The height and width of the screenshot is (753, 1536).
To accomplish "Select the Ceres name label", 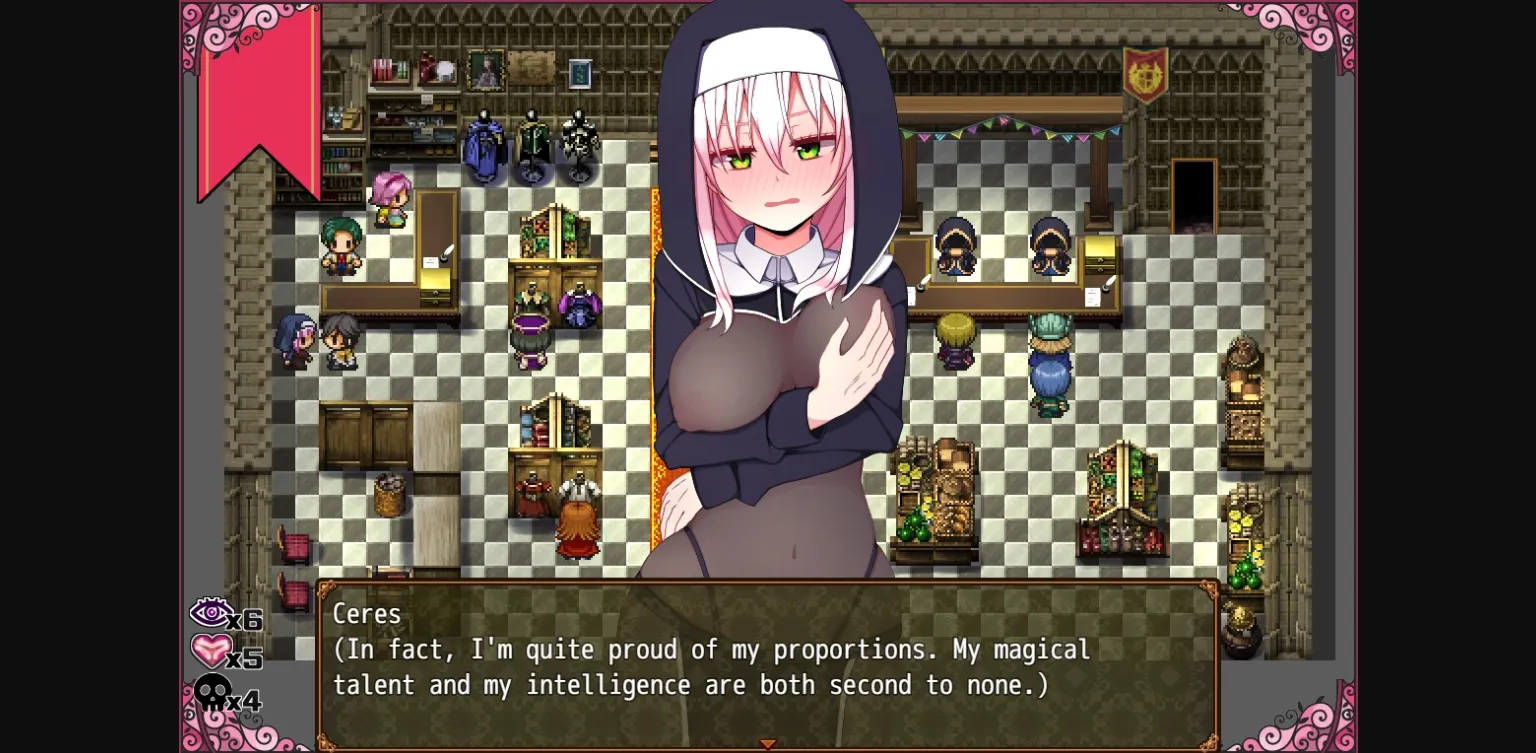I will coord(367,614).
